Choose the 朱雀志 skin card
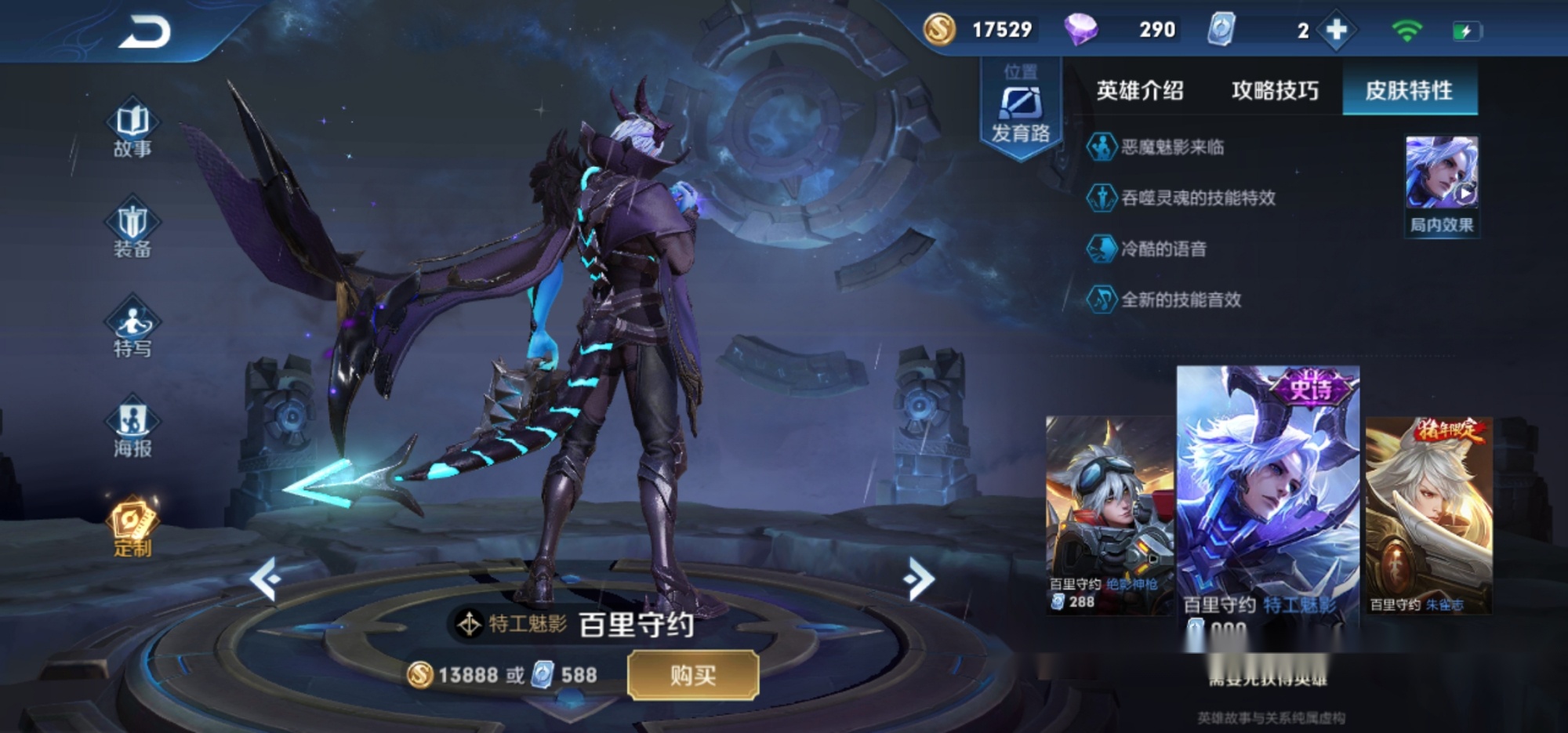 (x=1428, y=513)
